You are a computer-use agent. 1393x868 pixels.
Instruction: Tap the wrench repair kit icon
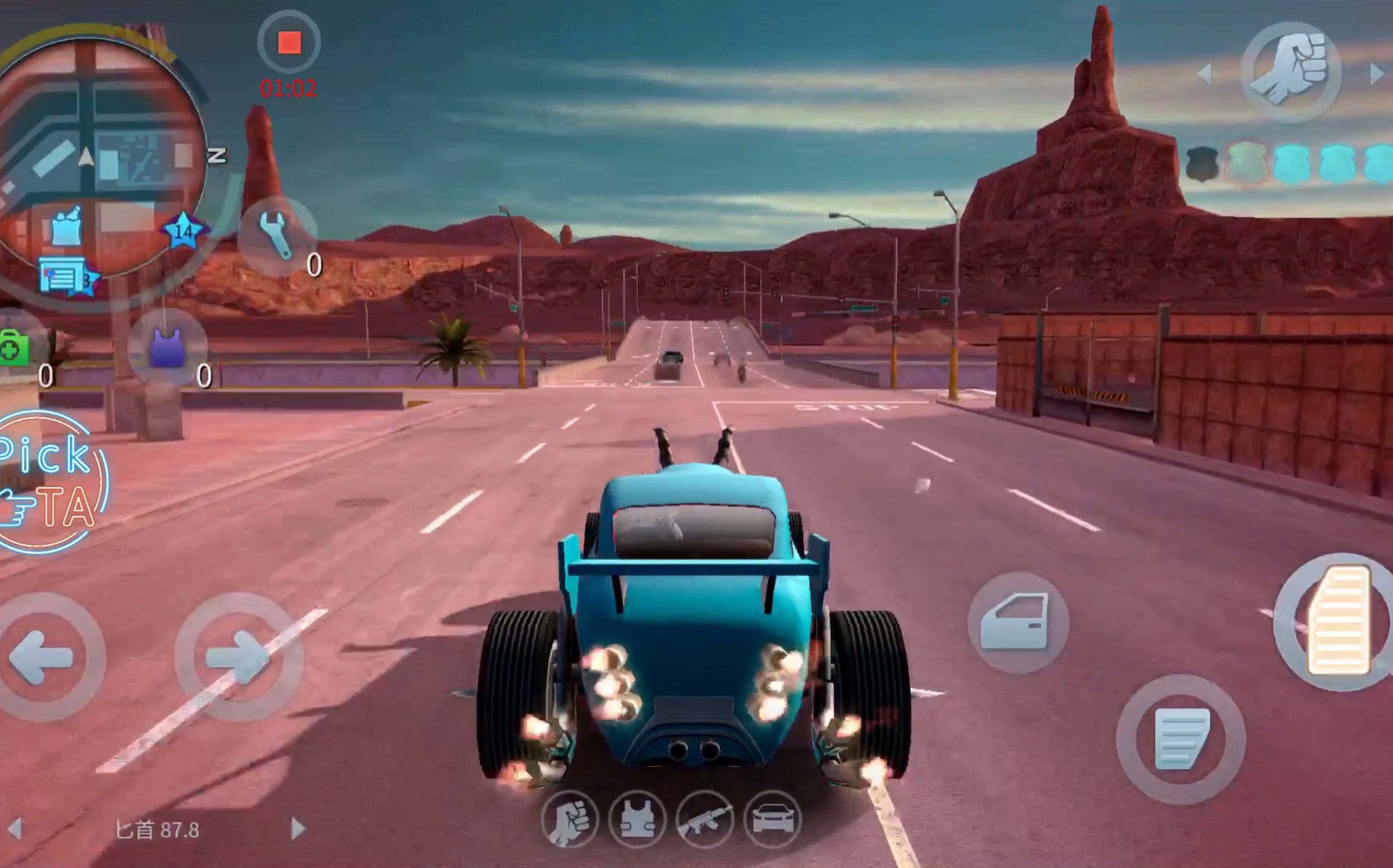(x=276, y=236)
